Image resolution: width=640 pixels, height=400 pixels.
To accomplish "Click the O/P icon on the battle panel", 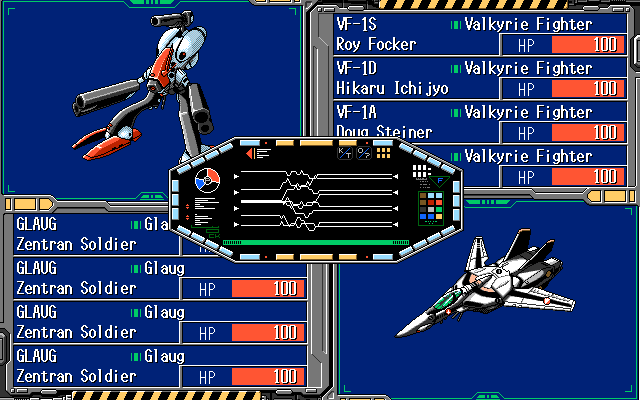I will coord(364,152).
